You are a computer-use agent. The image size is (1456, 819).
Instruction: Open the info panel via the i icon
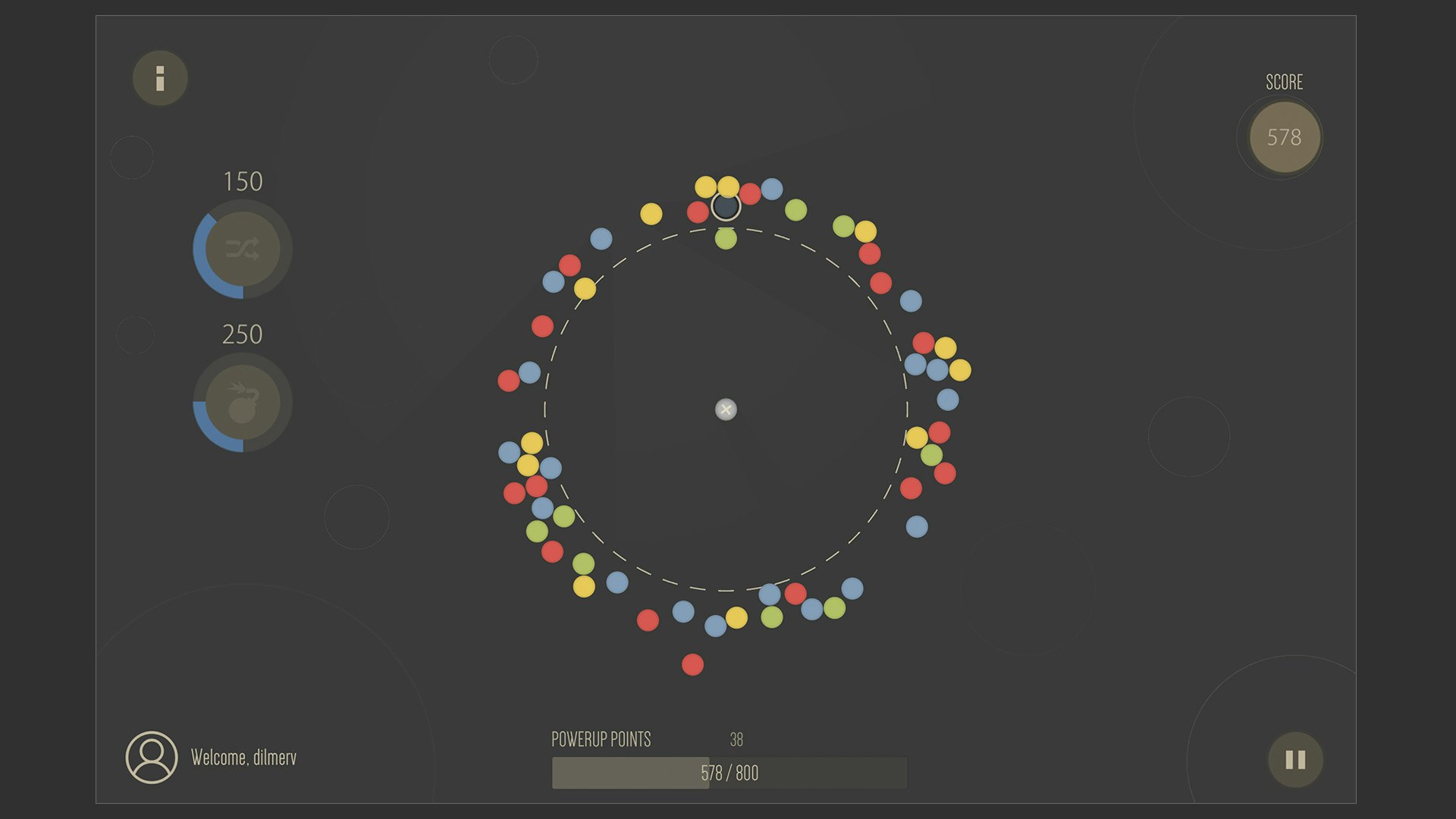pos(159,77)
